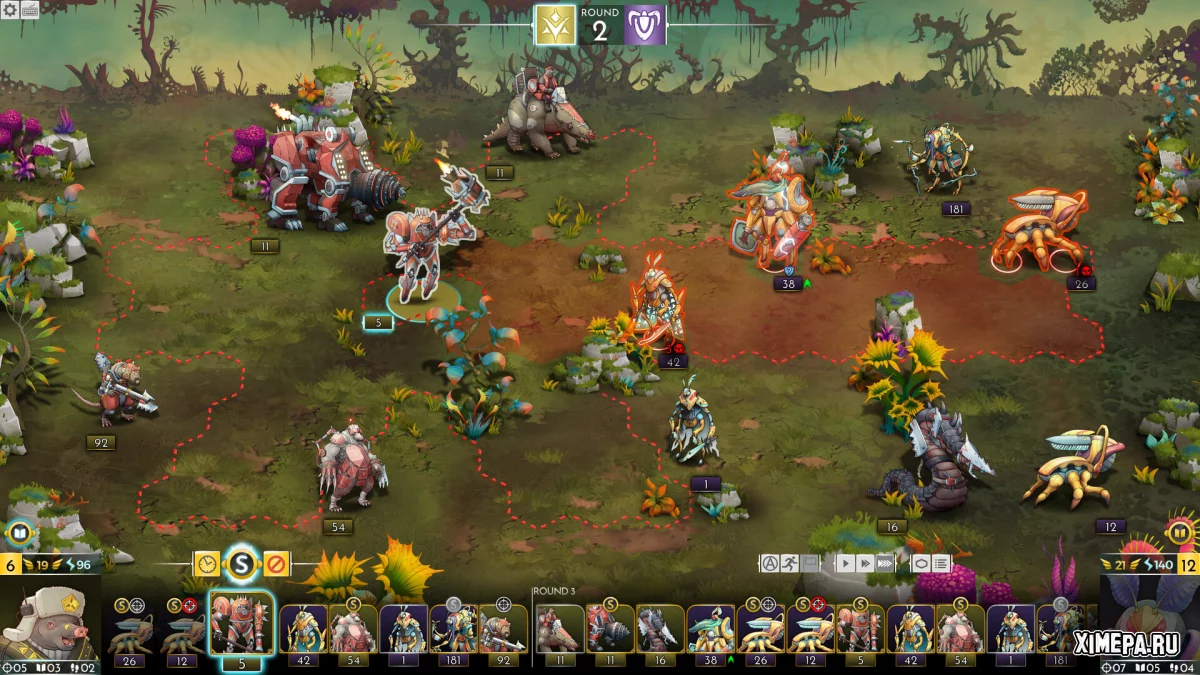Open the battle log list
Screen dimensions: 1200x675
pos(941,563)
